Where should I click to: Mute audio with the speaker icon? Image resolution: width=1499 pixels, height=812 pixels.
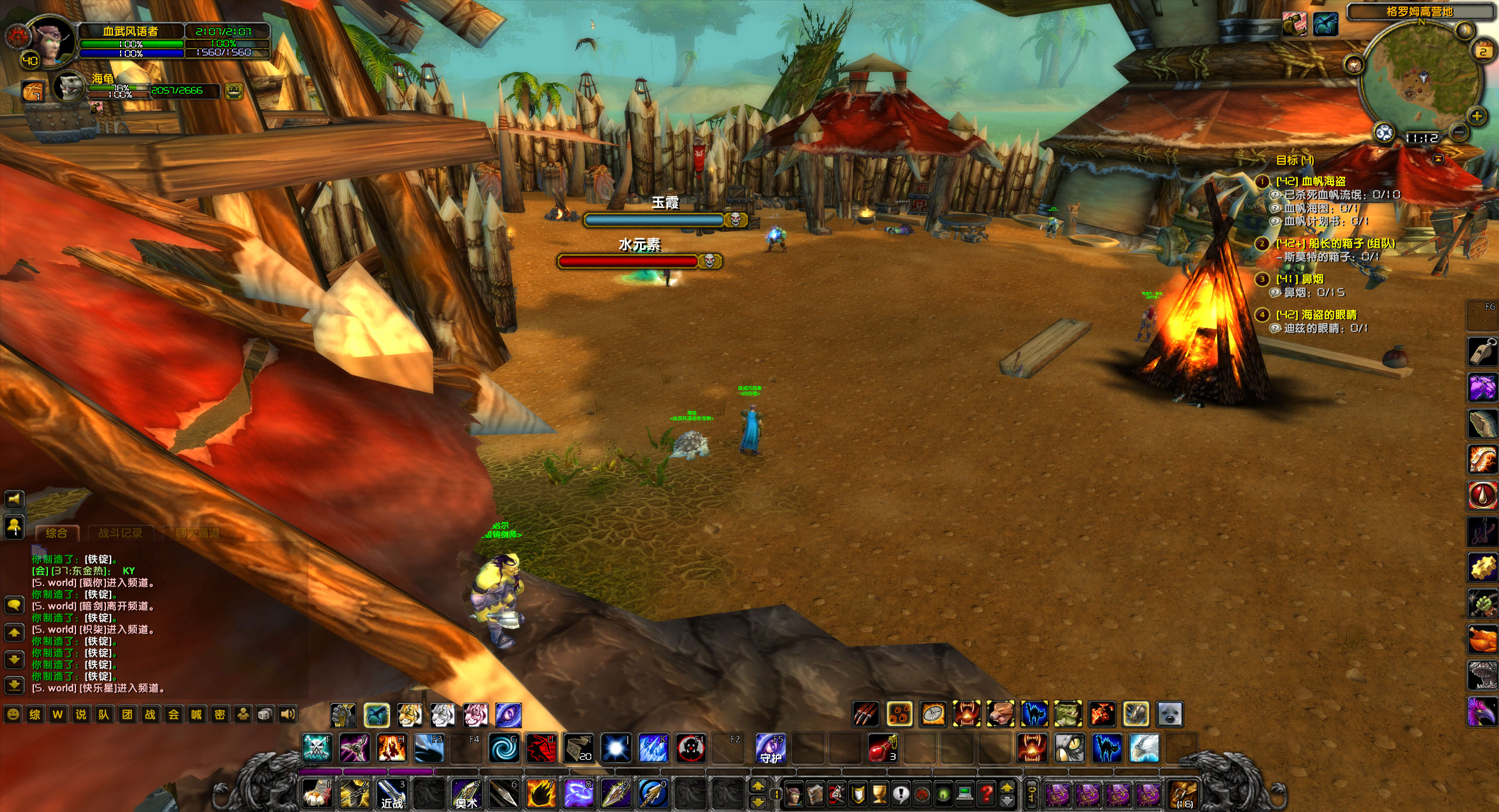tap(288, 714)
